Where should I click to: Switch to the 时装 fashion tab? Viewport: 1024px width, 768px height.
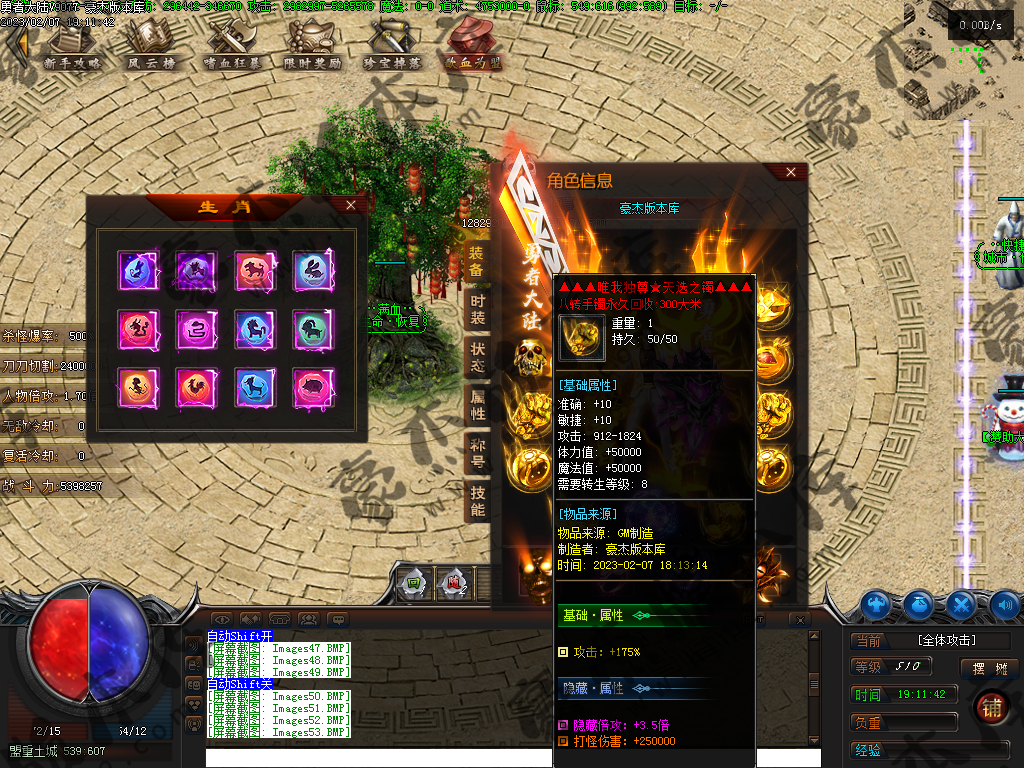(477, 309)
